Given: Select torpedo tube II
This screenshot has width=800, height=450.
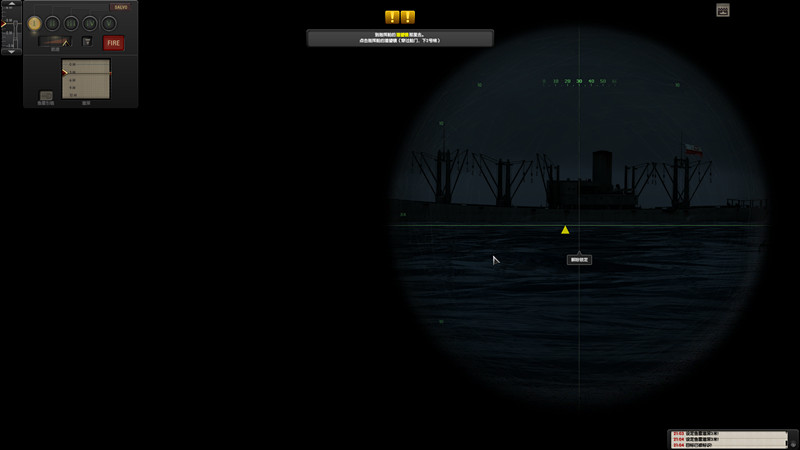Looking at the screenshot, I should coord(53,22).
